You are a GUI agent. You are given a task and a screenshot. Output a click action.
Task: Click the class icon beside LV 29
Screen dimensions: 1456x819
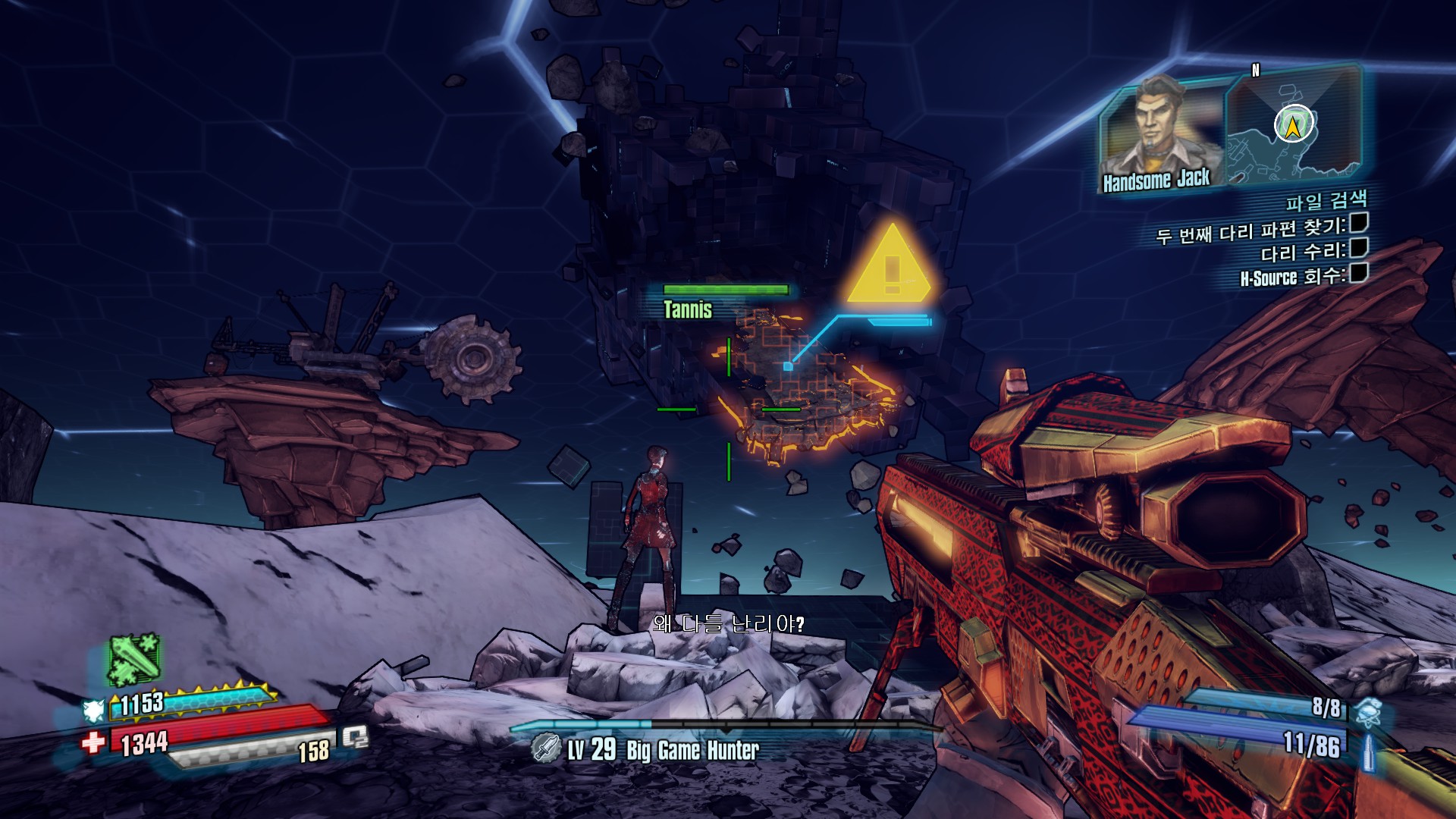coord(545,748)
